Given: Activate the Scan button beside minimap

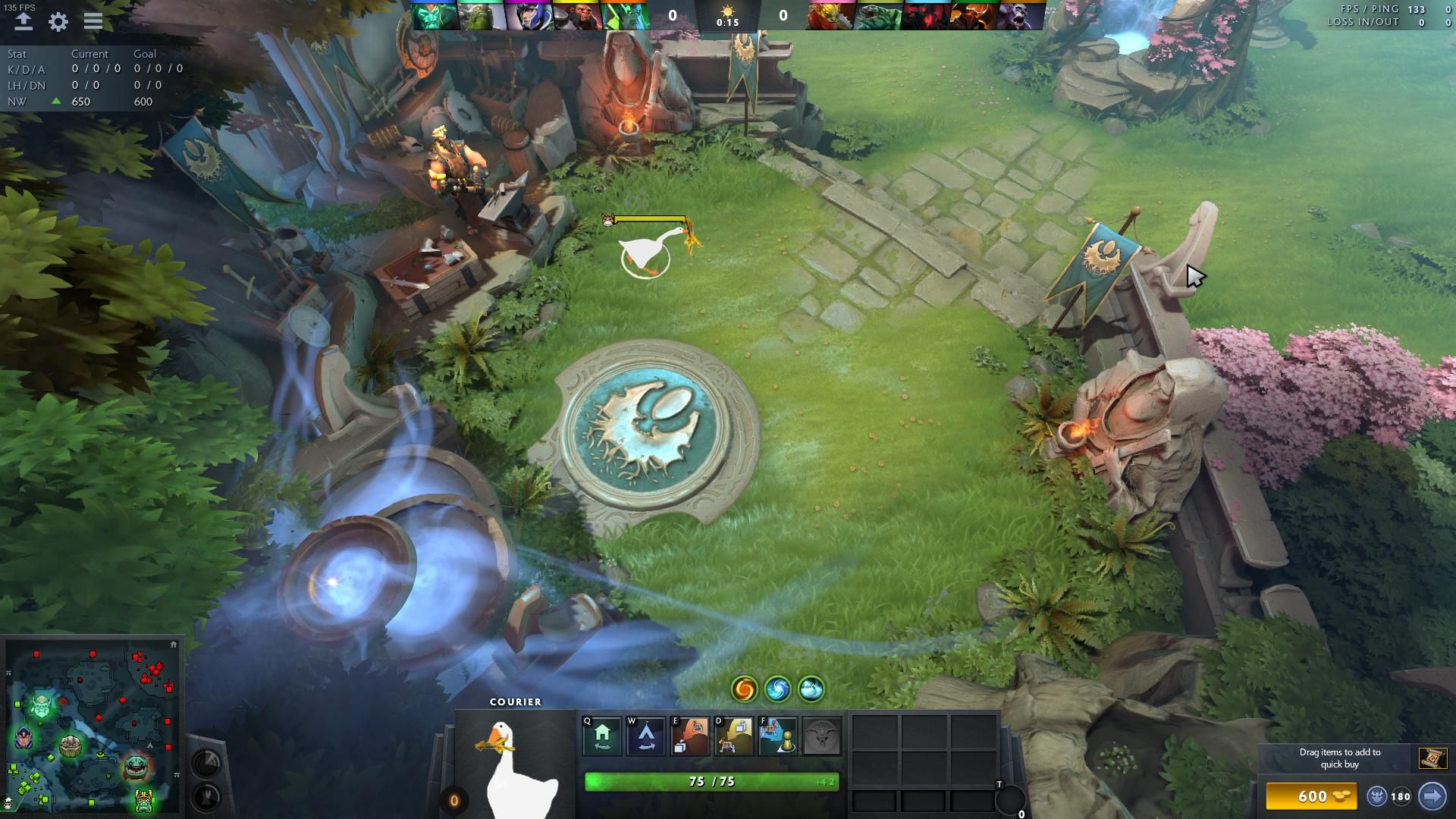Looking at the screenshot, I should point(206,764).
